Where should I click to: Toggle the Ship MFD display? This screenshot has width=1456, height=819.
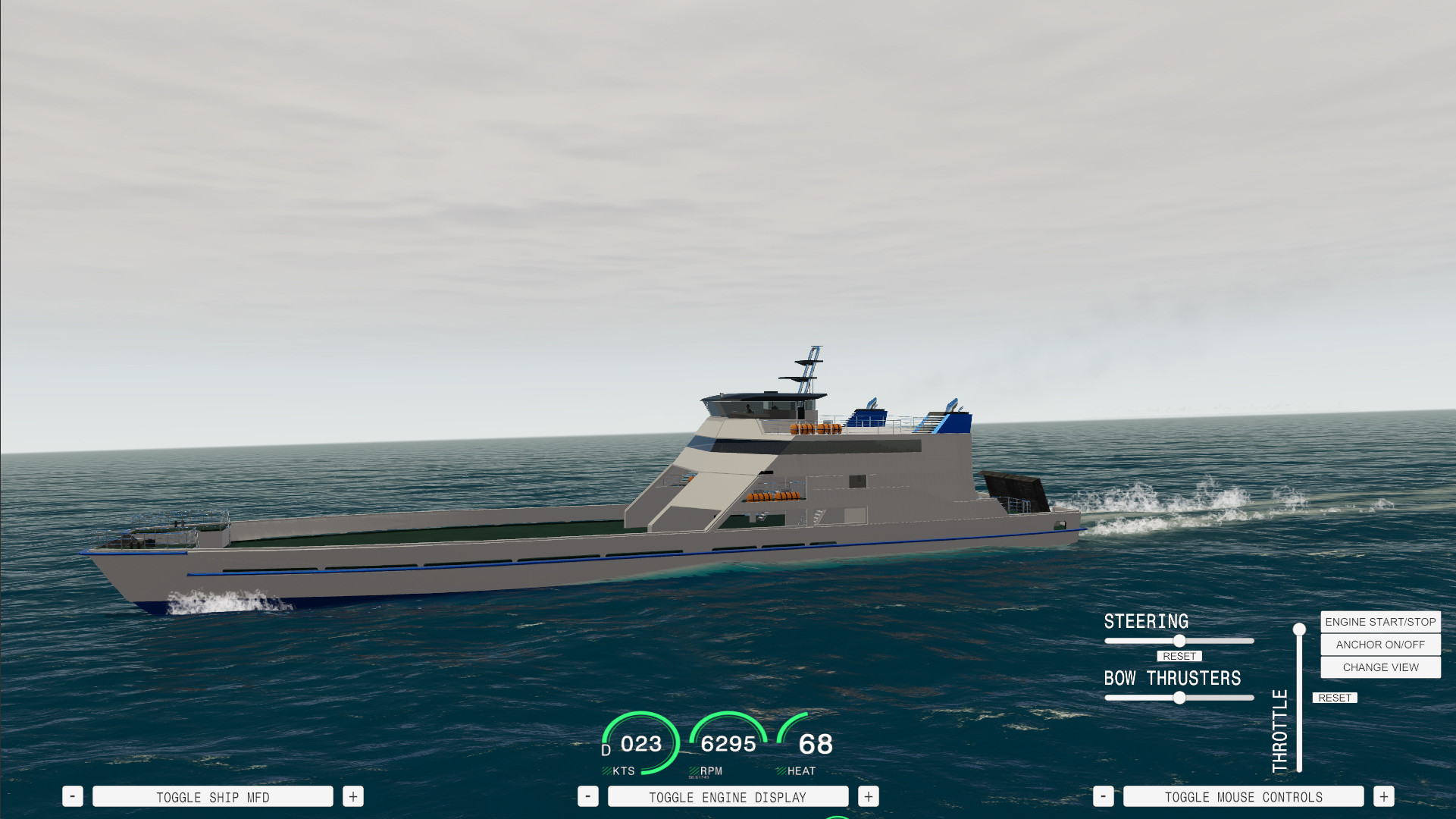(x=212, y=796)
